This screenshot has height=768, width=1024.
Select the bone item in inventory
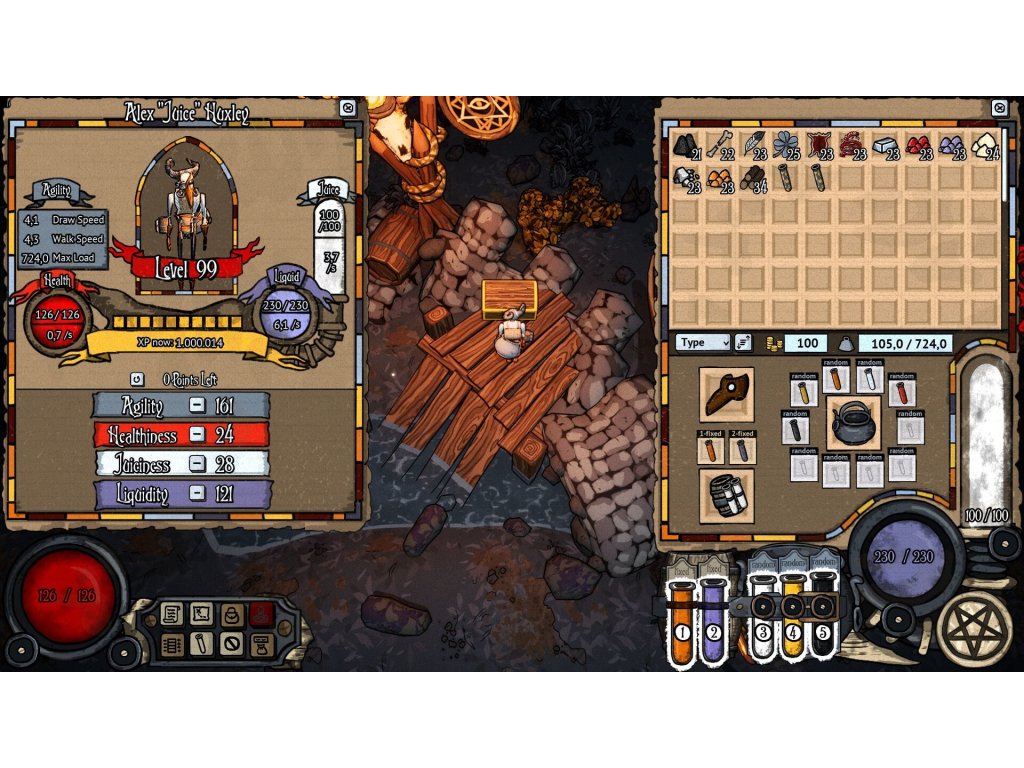tap(720, 146)
